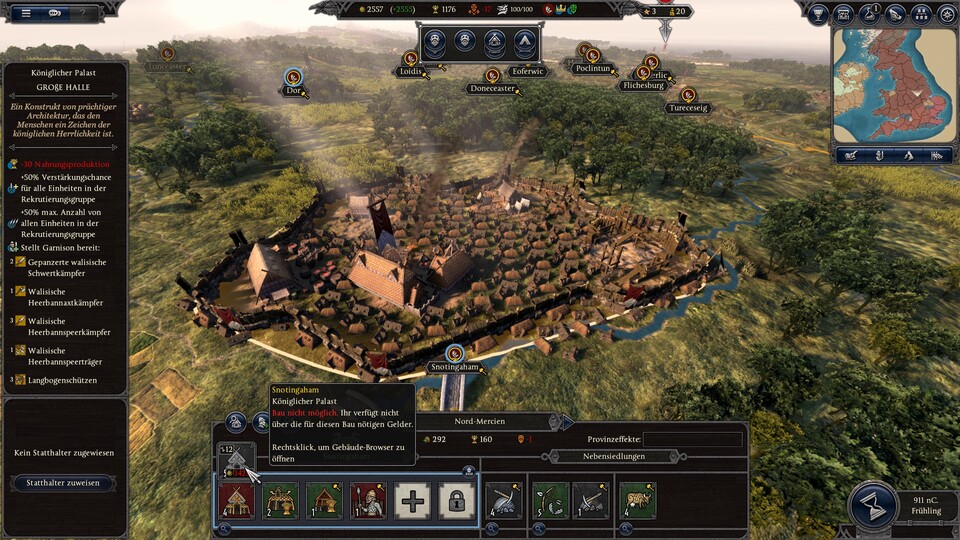Open the flask icon with notification badge
The image size is (960, 540).
click(x=869, y=14)
